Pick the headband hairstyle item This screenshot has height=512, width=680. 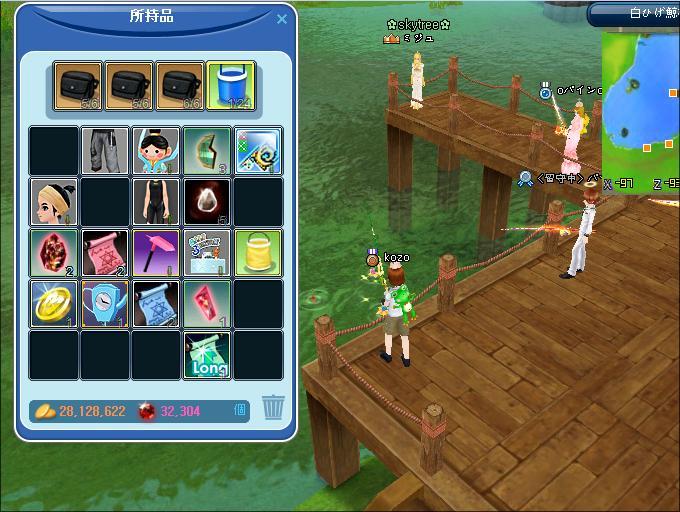(x=54, y=202)
